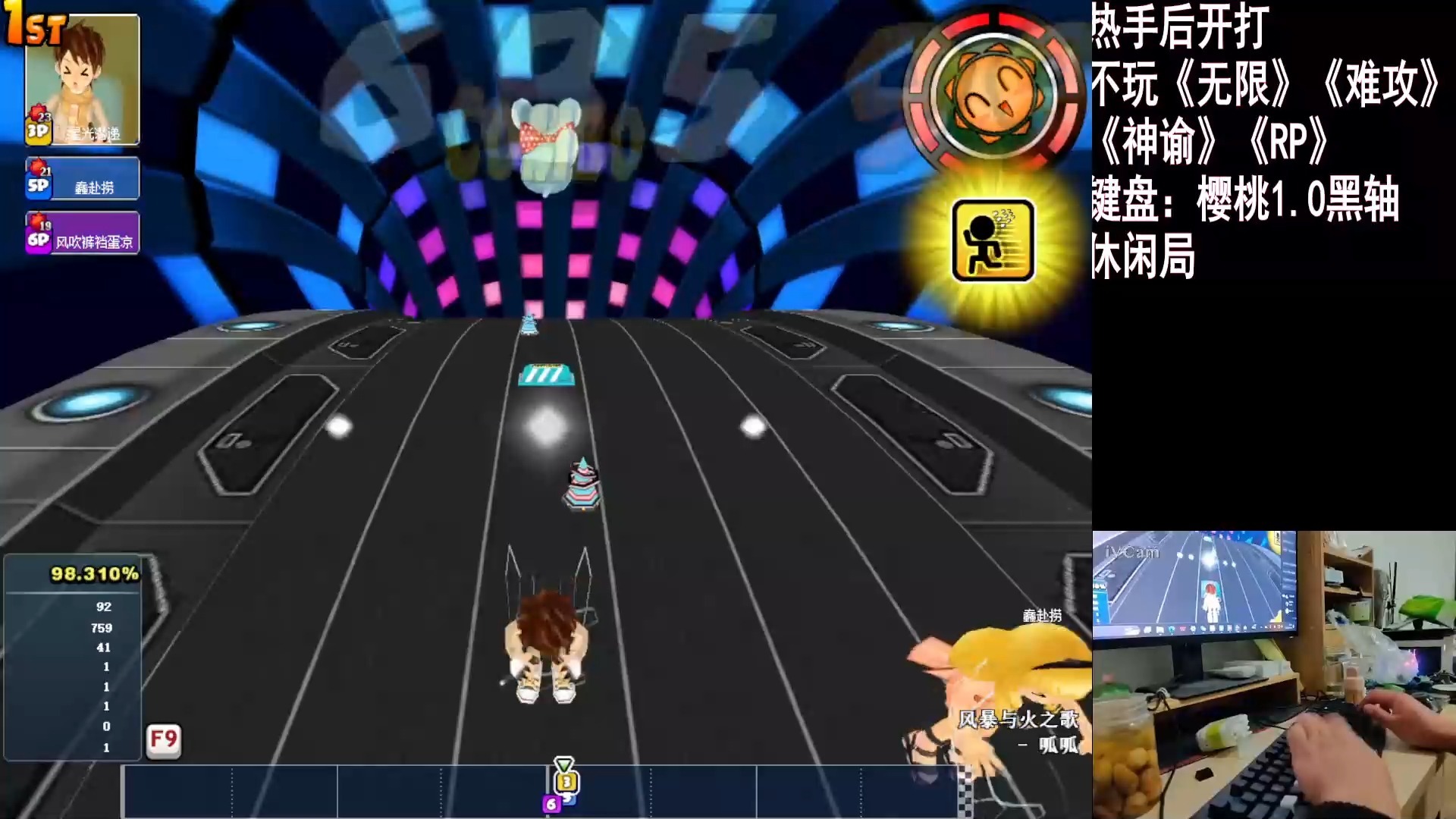Click the orange sun face emblem

(x=994, y=93)
